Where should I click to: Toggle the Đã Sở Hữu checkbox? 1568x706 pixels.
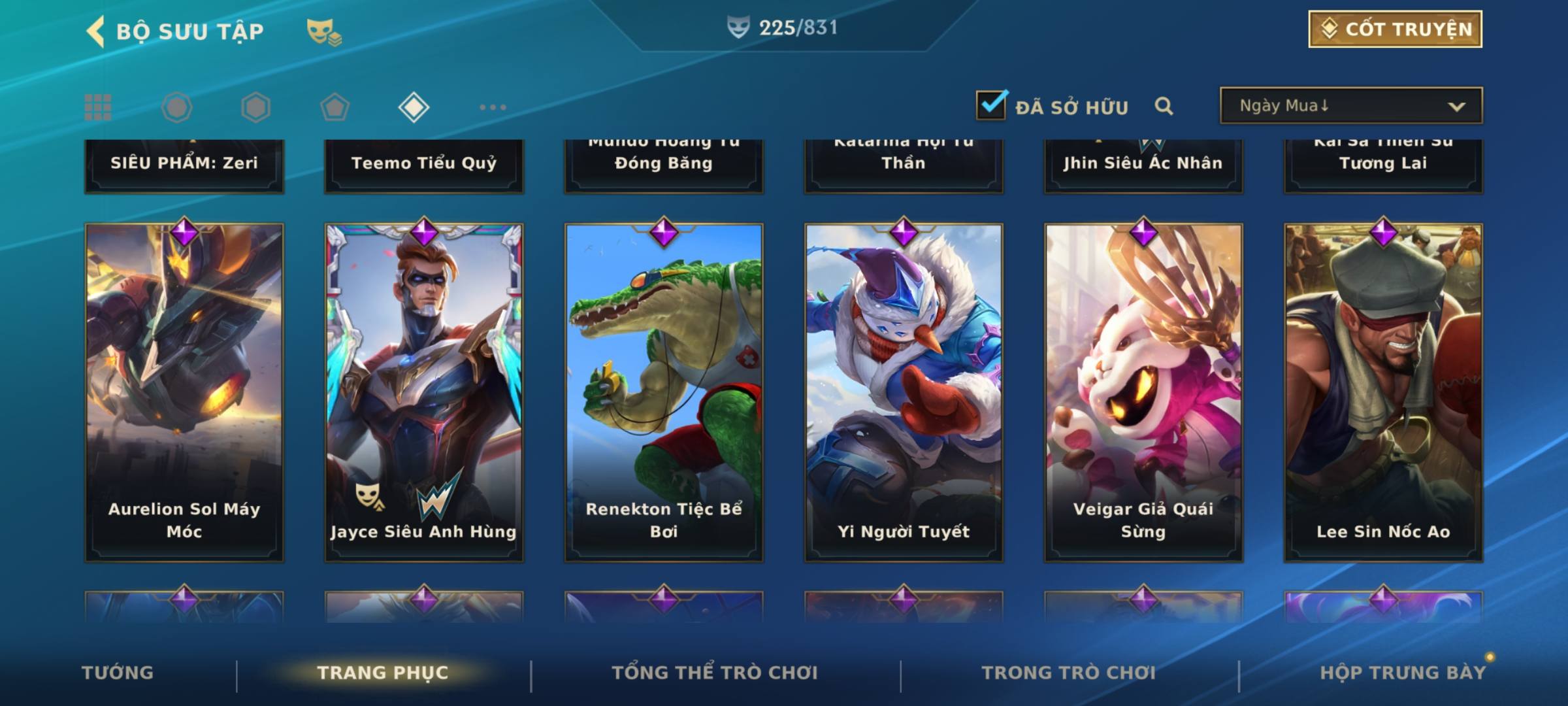(x=991, y=105)
